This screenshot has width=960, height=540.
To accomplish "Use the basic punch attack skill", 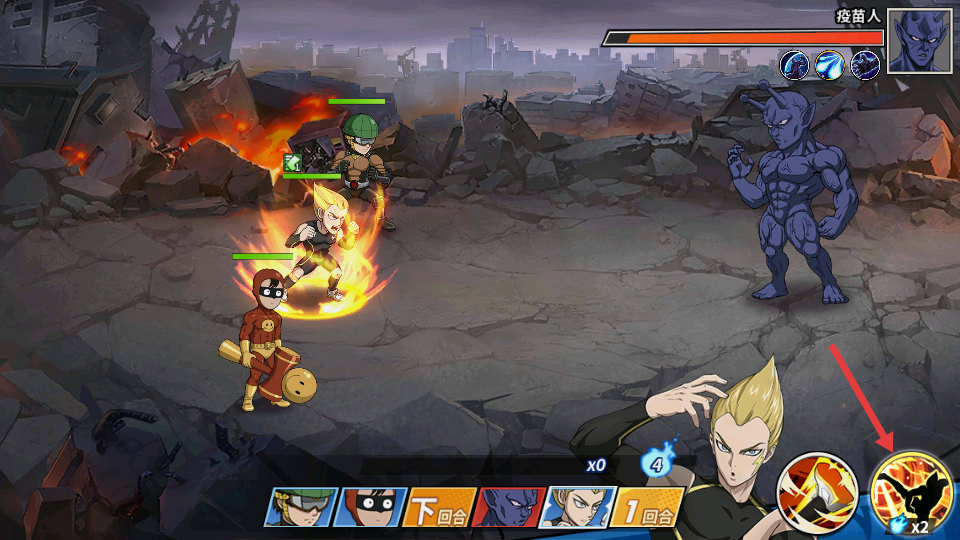I will (x=815, y=491).
